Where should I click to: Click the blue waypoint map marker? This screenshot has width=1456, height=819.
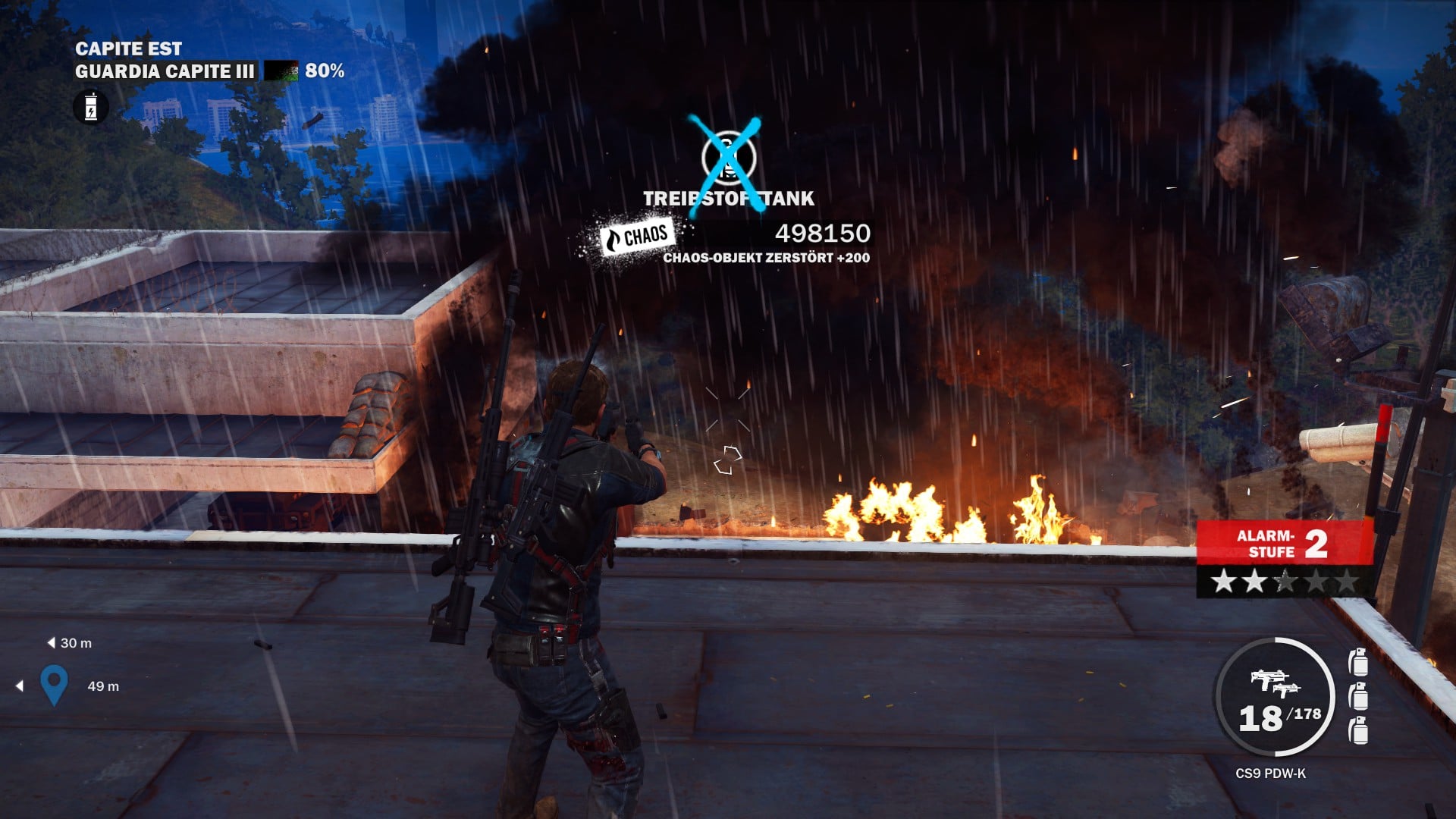pyautogui.click(x=54, y=683)
